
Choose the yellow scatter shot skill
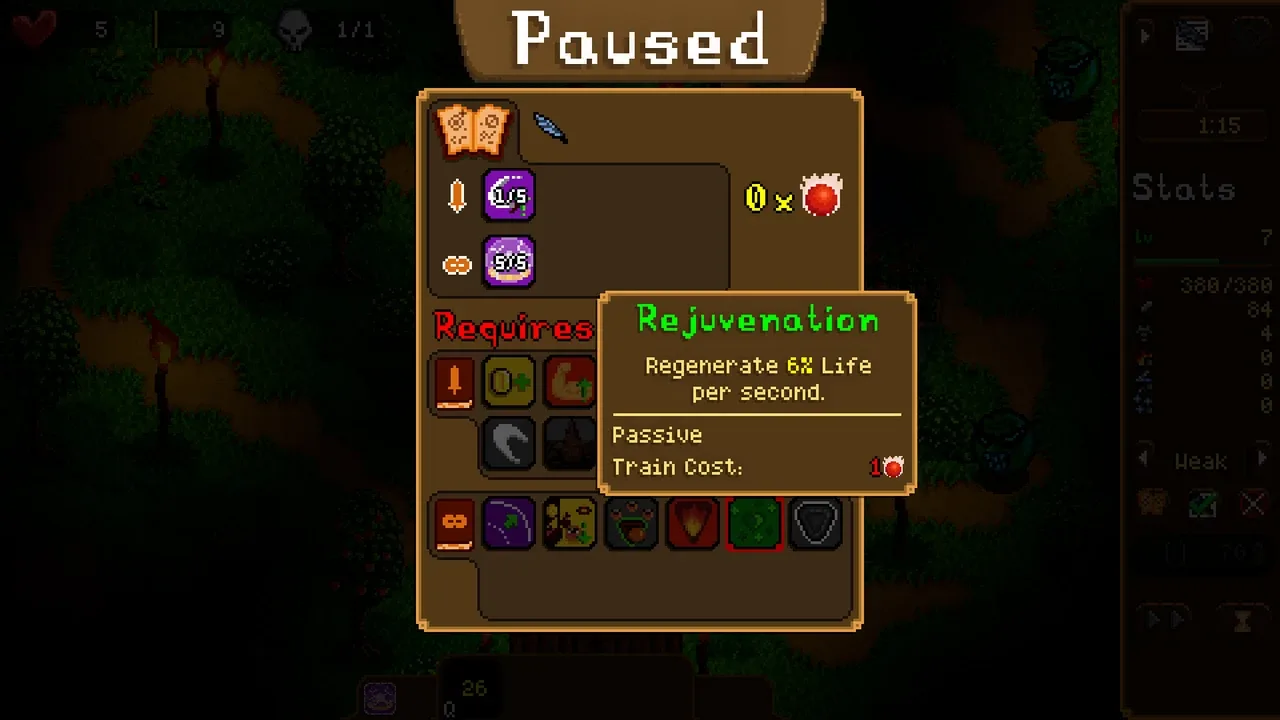point(570,523)
